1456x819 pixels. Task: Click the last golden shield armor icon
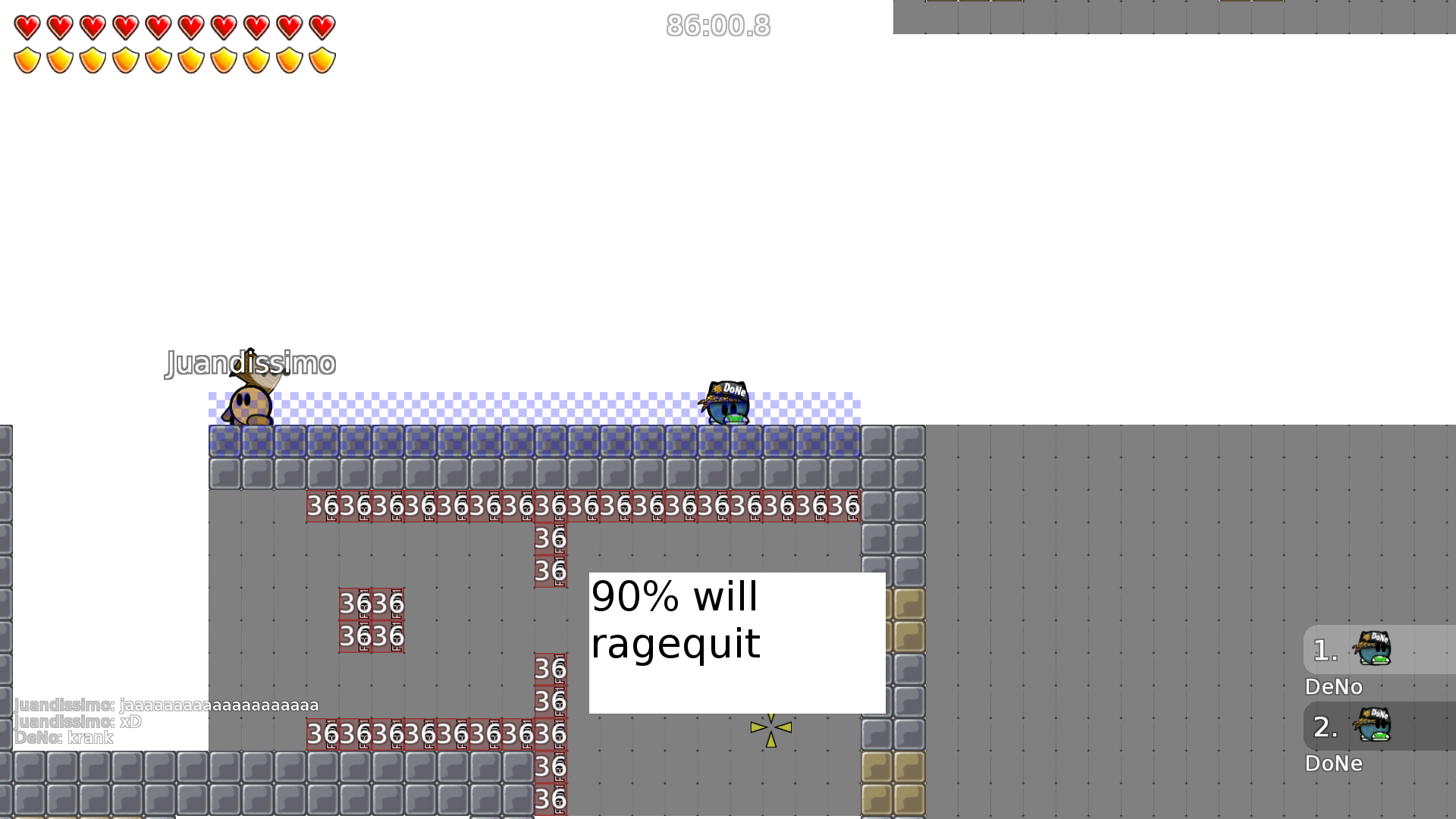322,58
